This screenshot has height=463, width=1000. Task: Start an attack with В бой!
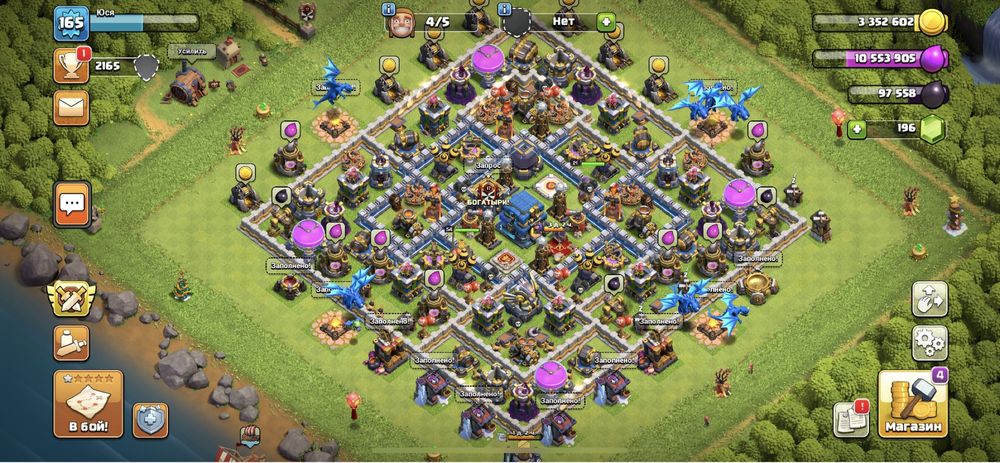pyautogui.click(x=88, y=404)
